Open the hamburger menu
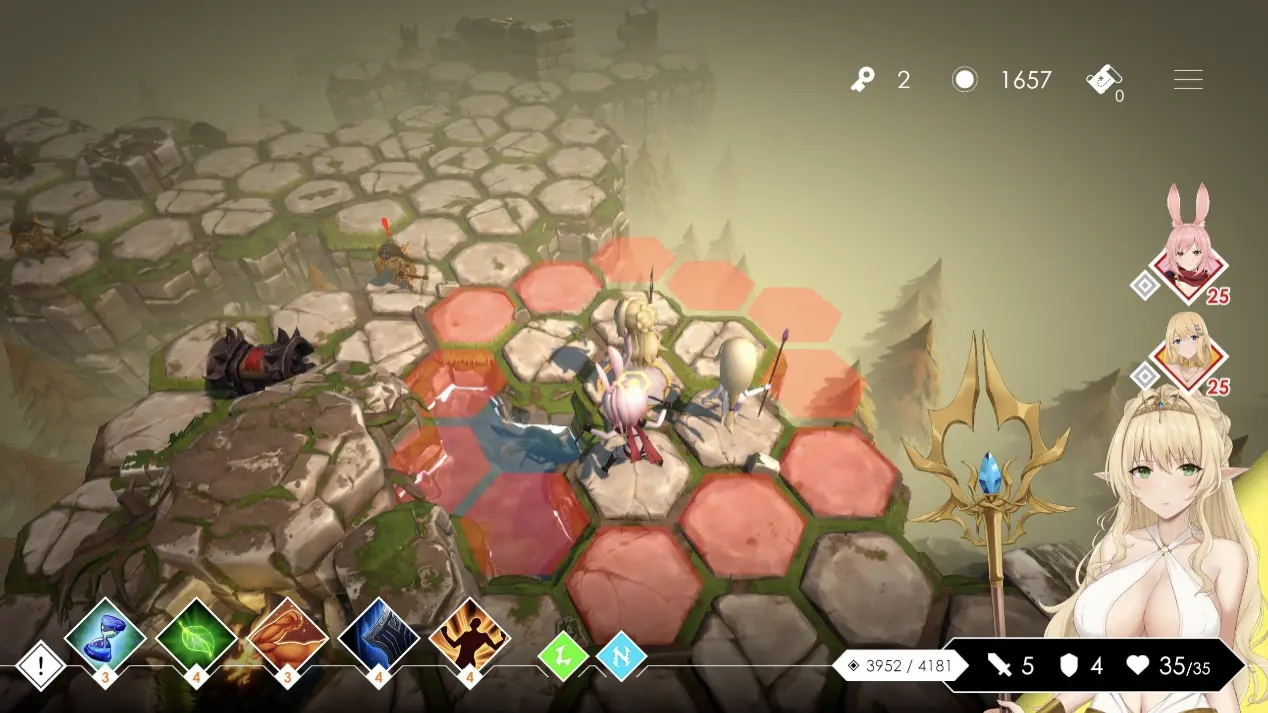 1188,80
